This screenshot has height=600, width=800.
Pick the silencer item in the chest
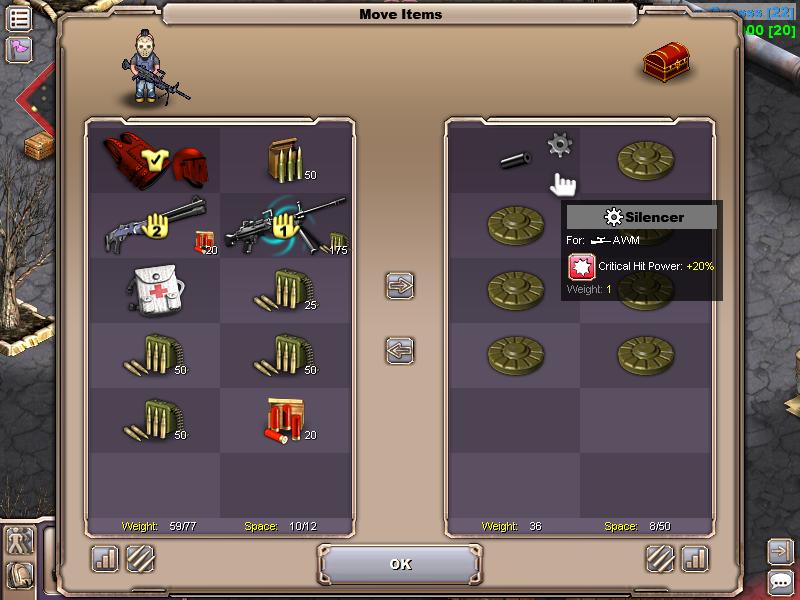tap(516, 159)
